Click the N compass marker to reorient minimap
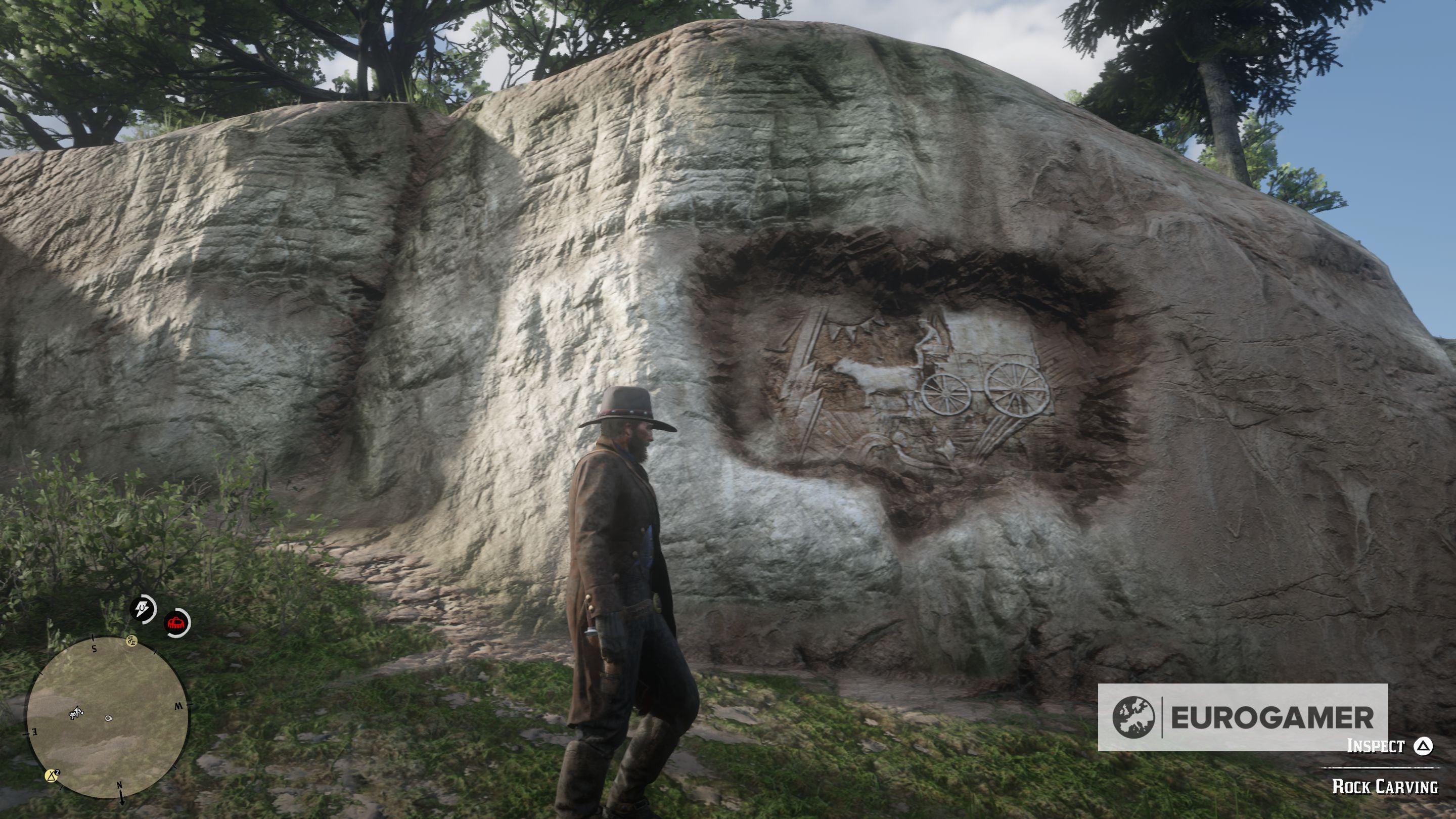This screenshot has height=819, width=1456. (x=120, y=787)
